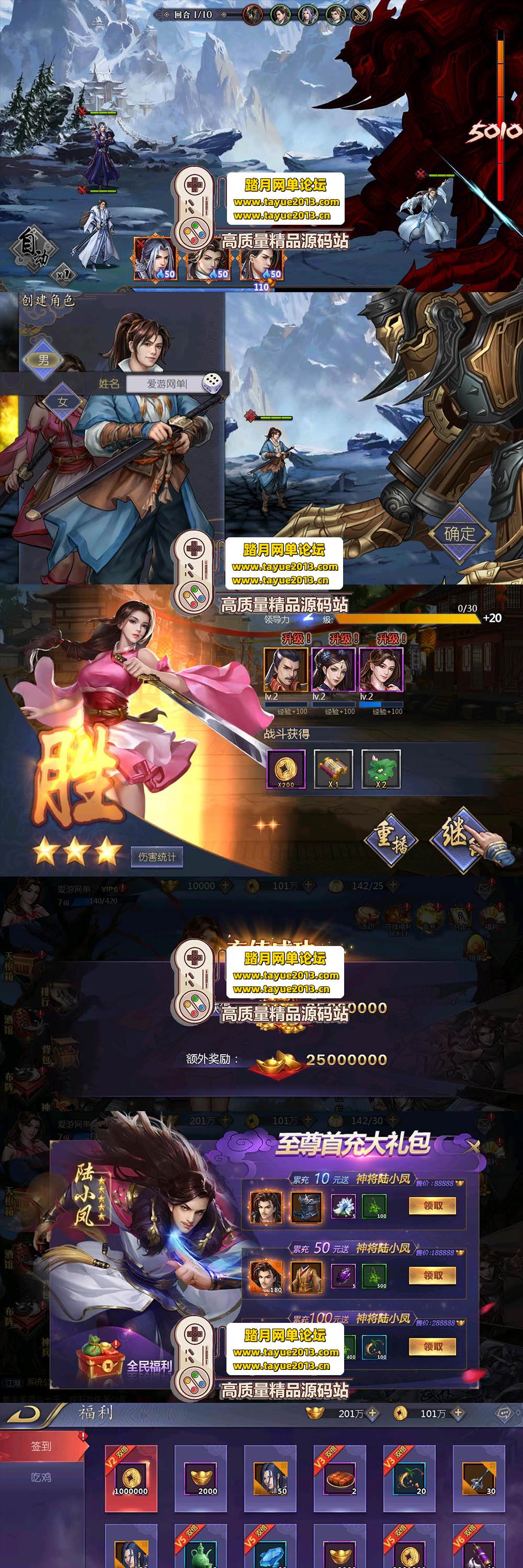Confirm character creation with 确定
523x1568 pixels.
[459, 534]
